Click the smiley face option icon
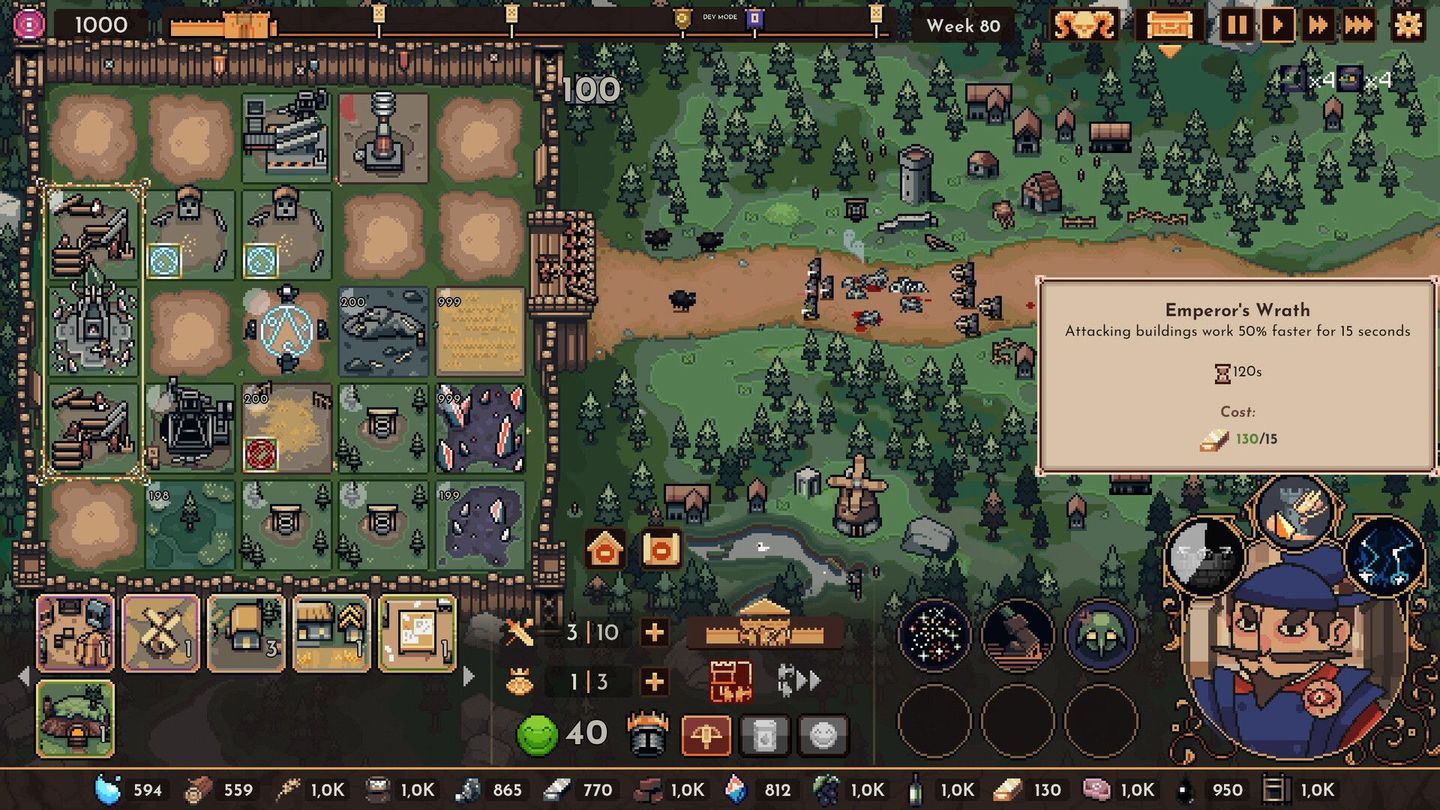The width and height of the screenshot is (1440, 810). click(822, 733)
